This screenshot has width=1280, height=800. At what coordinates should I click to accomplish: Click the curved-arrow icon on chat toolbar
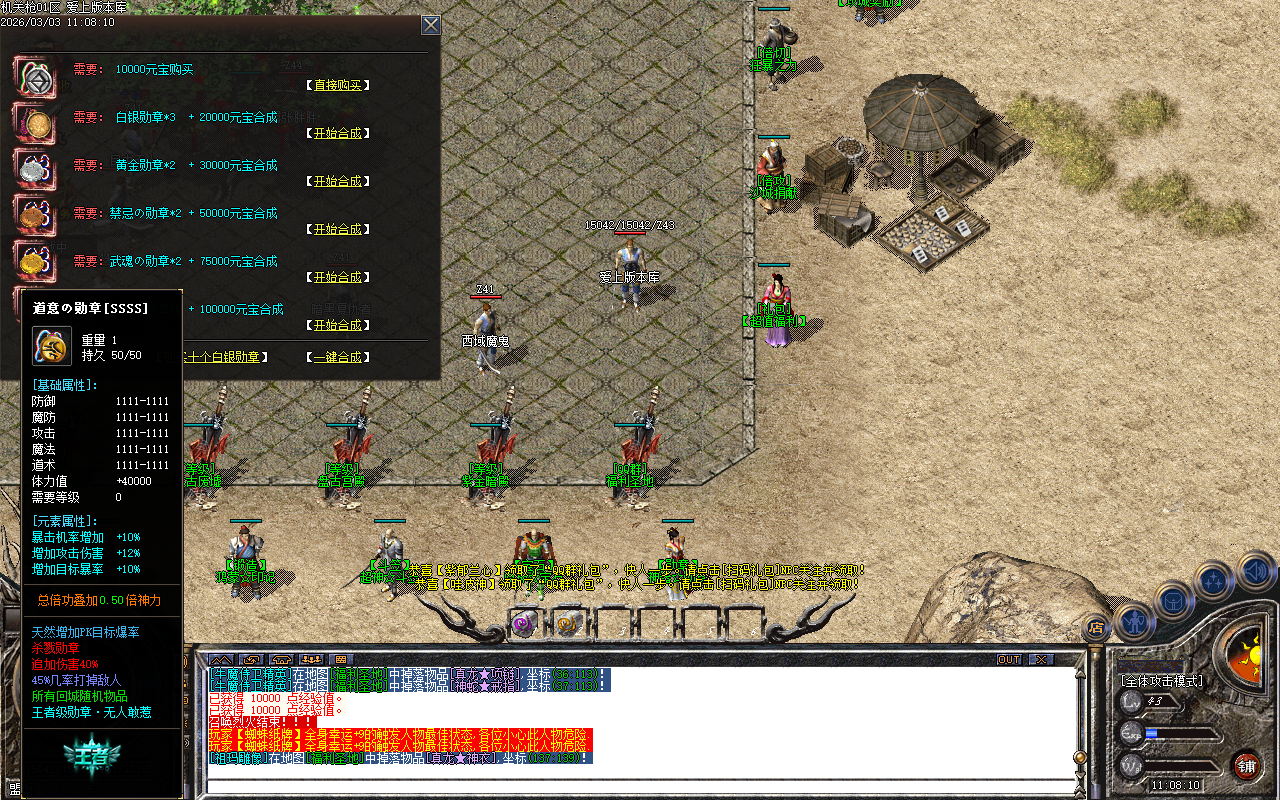pyautogui.click(x=251, y=660)
